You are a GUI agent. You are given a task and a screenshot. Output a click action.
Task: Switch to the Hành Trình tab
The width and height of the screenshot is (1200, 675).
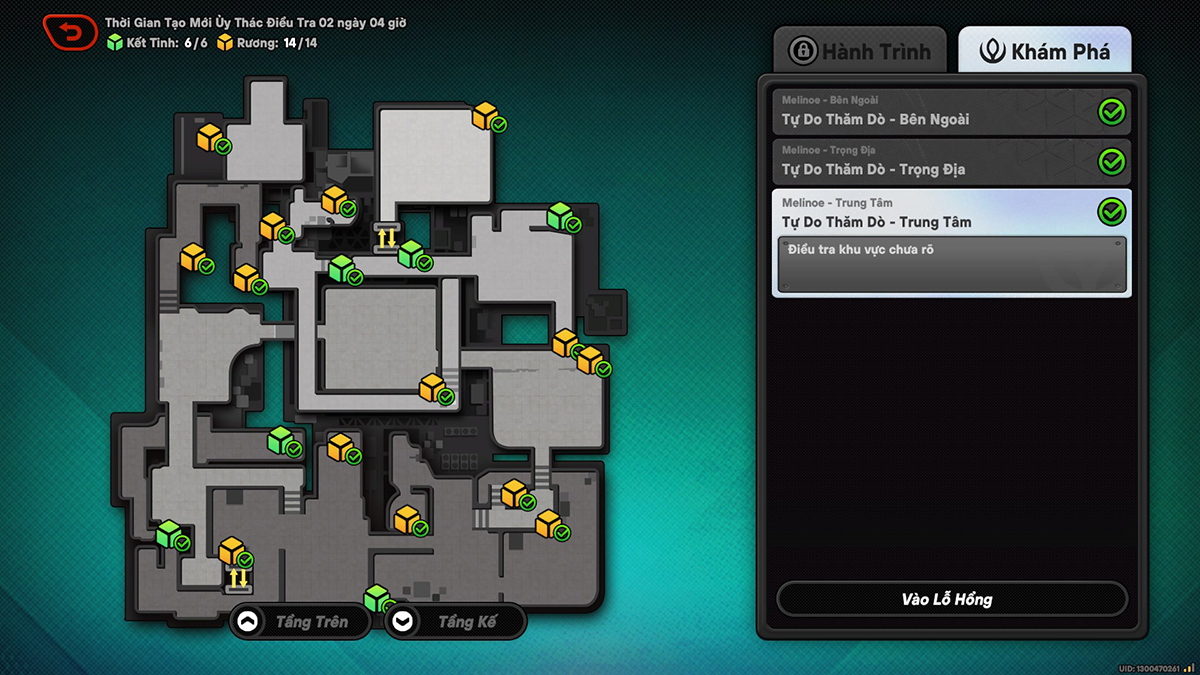pos(860,51)
